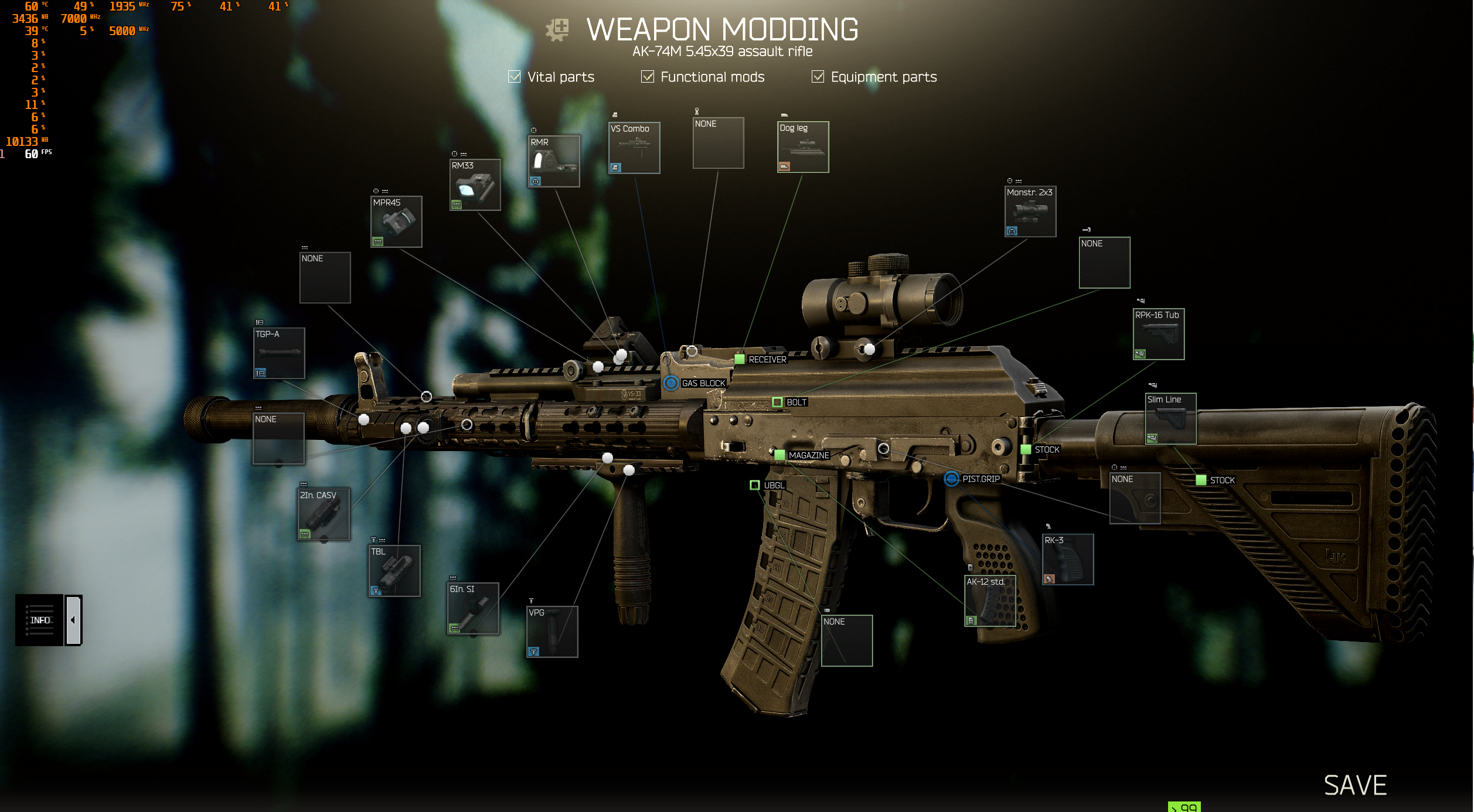Click the Monstr. 2x3 scope thumbnail
This screenshot has width=1474, height=812.
1029,211
